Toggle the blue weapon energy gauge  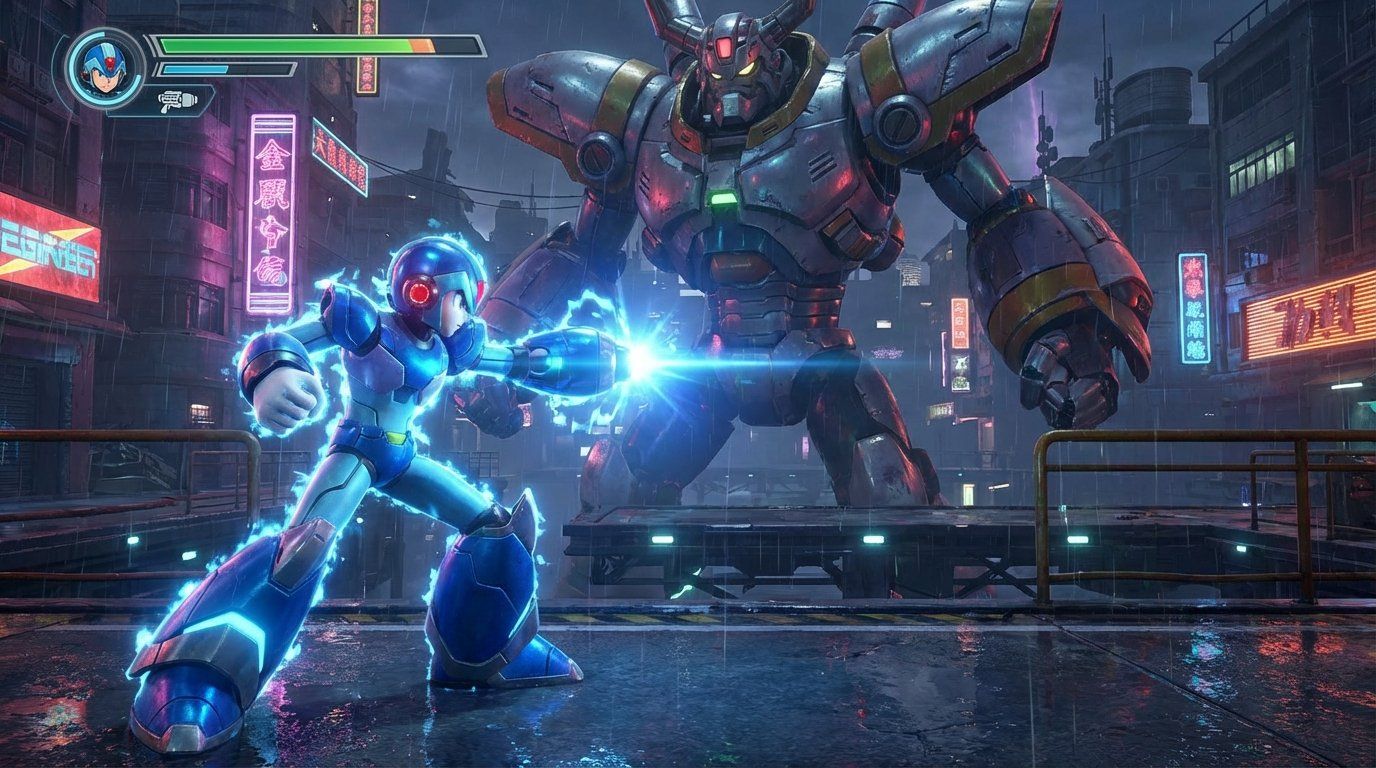click(195, 70)
